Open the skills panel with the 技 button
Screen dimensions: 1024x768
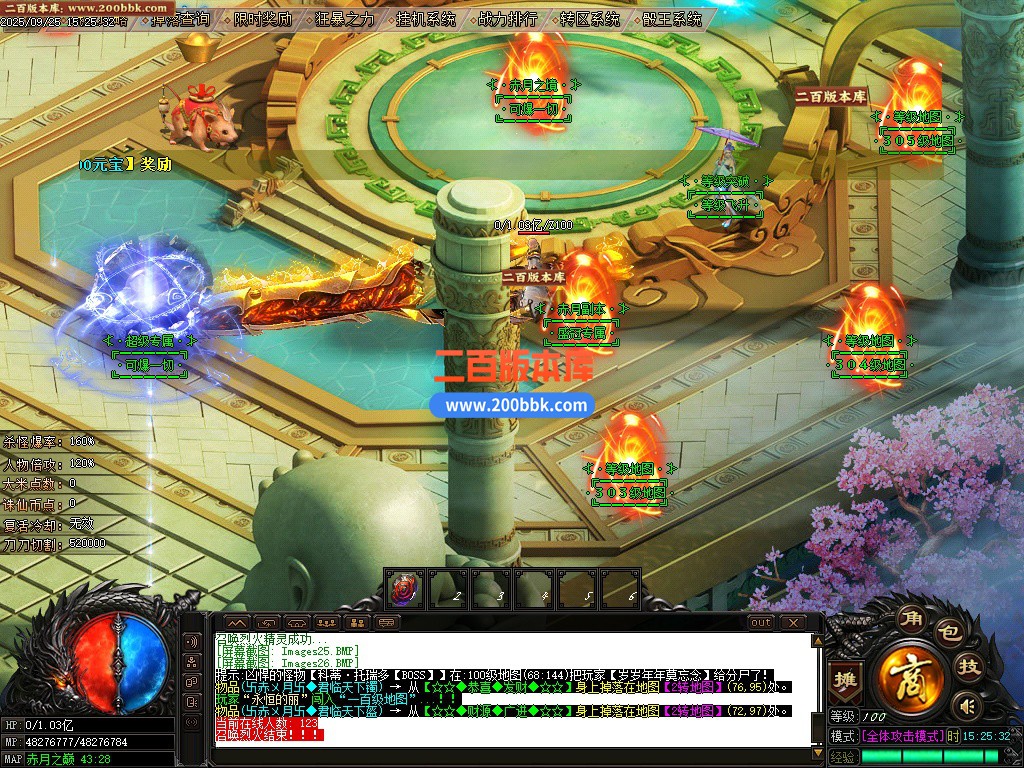click(x=970, y=668)
